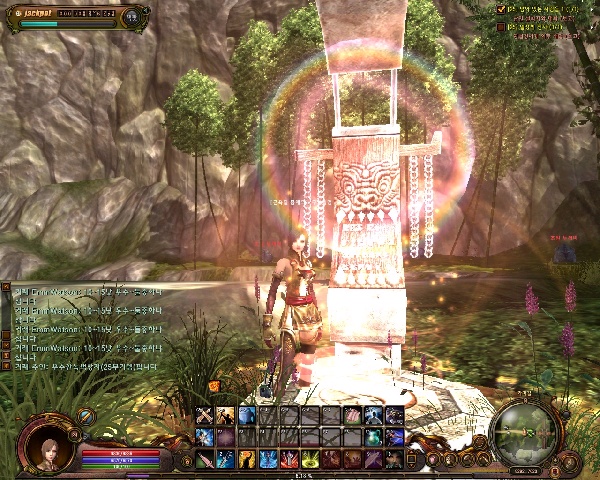Toggle the first quest tracker checkbox
The height and width of the screenshot is (480, 600).
click(501, 8)
